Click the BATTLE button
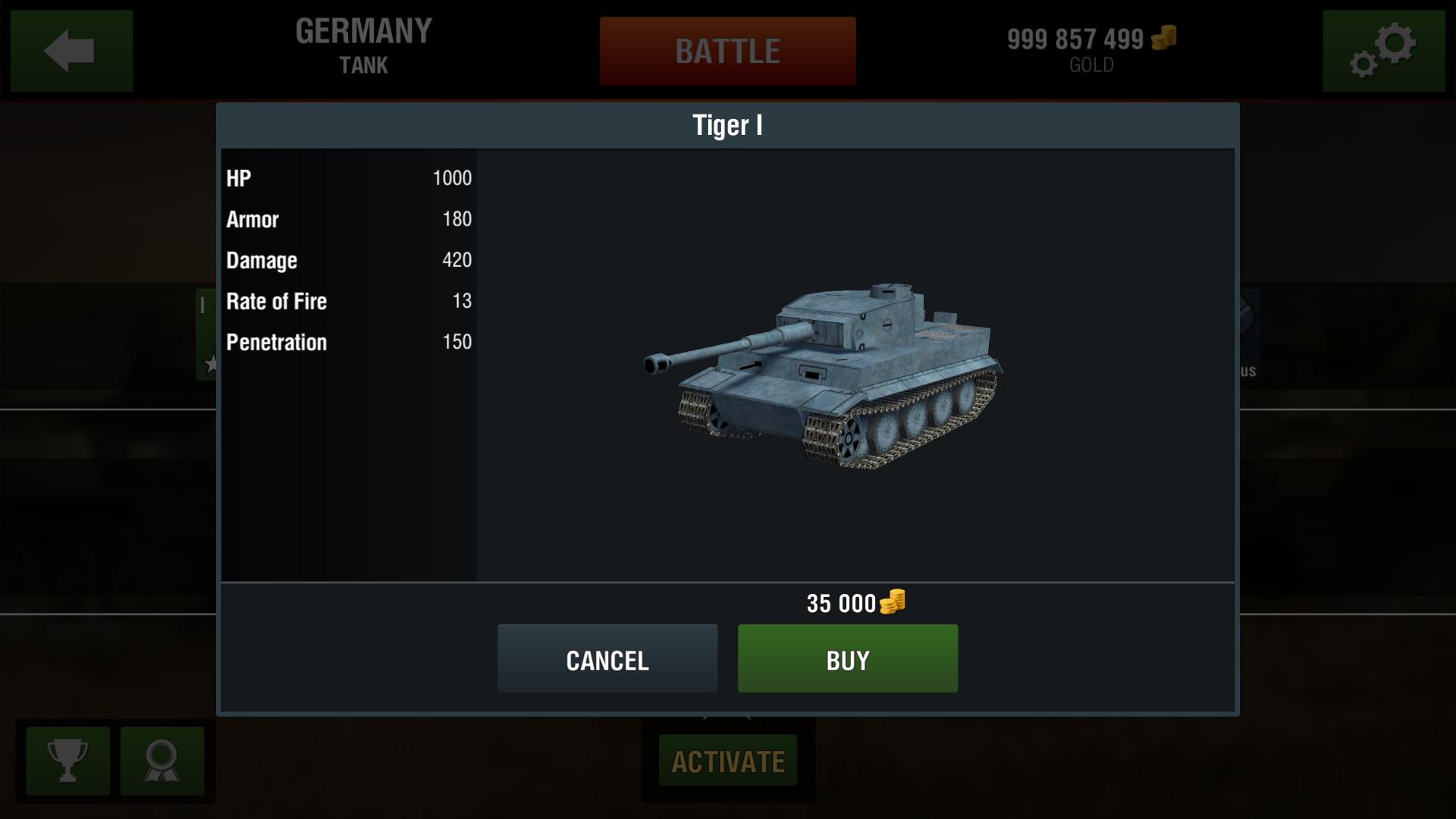The height and width of the screenshot is (819, 1456). (727, 51)
